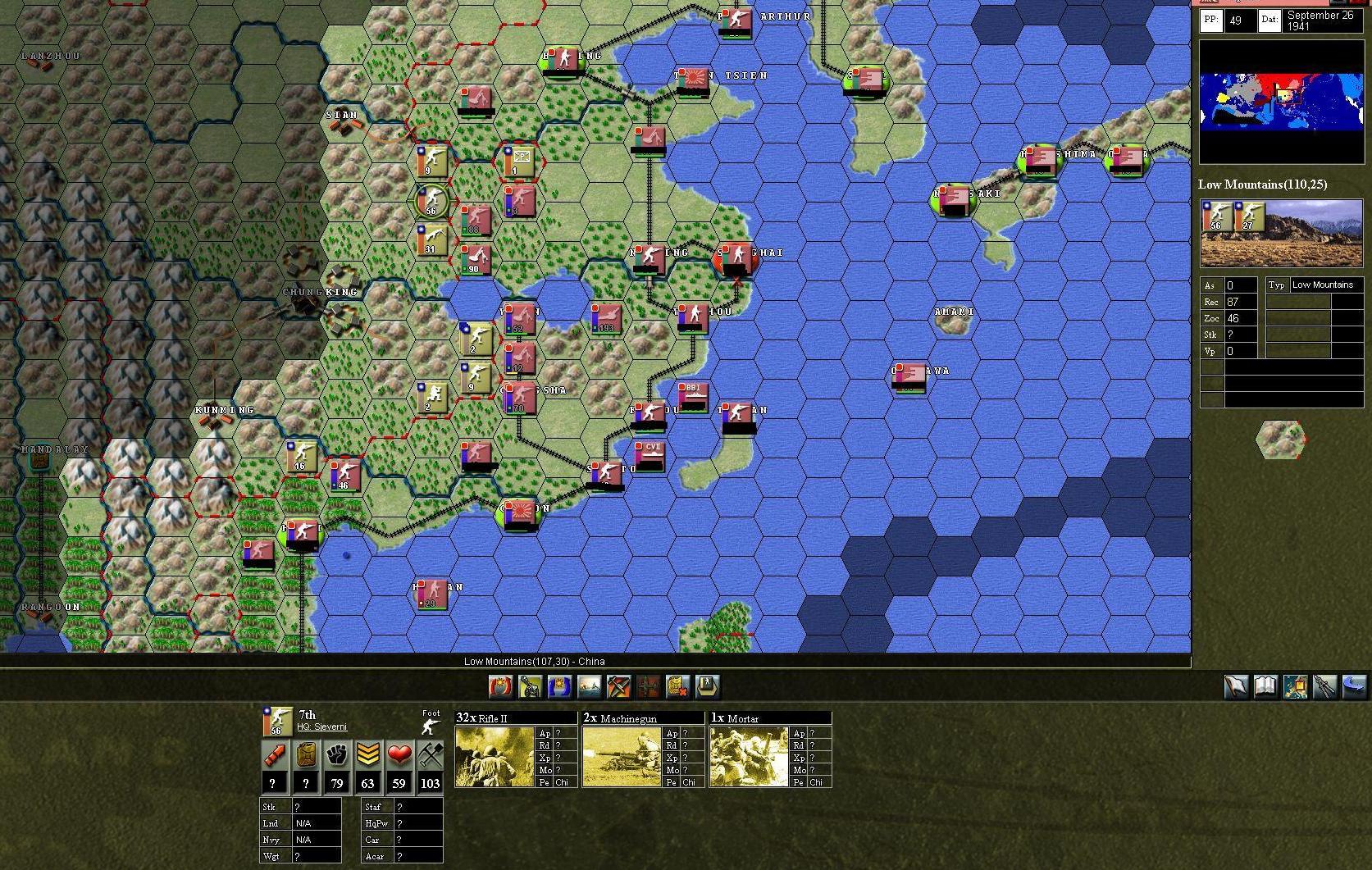Click the blue moon end-turn icon
This screenshot has height=870, width=1372.
(x=1355, y=687)
